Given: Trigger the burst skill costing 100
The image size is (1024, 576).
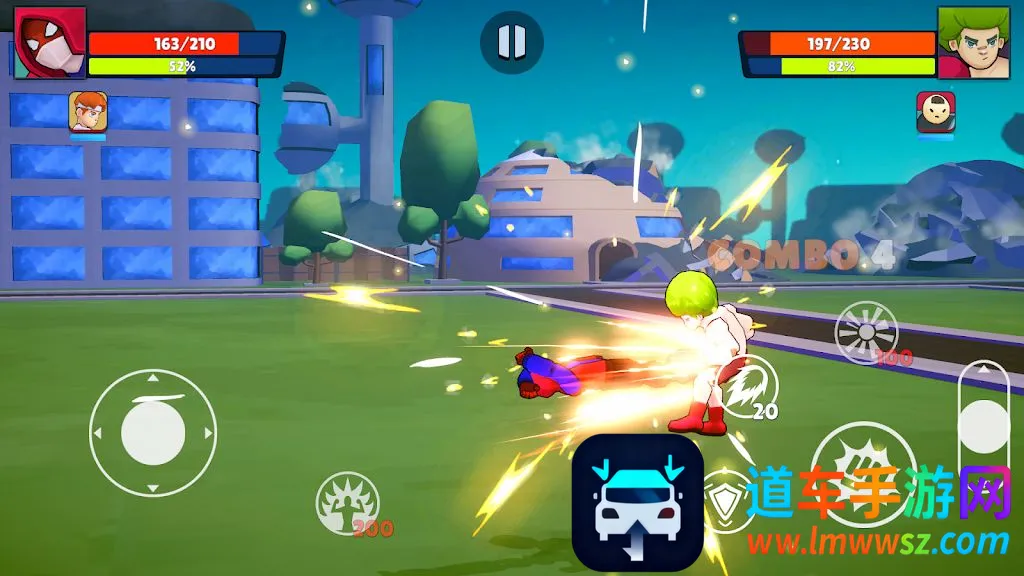Looking at the screenshot, I should tap(866, 332).
